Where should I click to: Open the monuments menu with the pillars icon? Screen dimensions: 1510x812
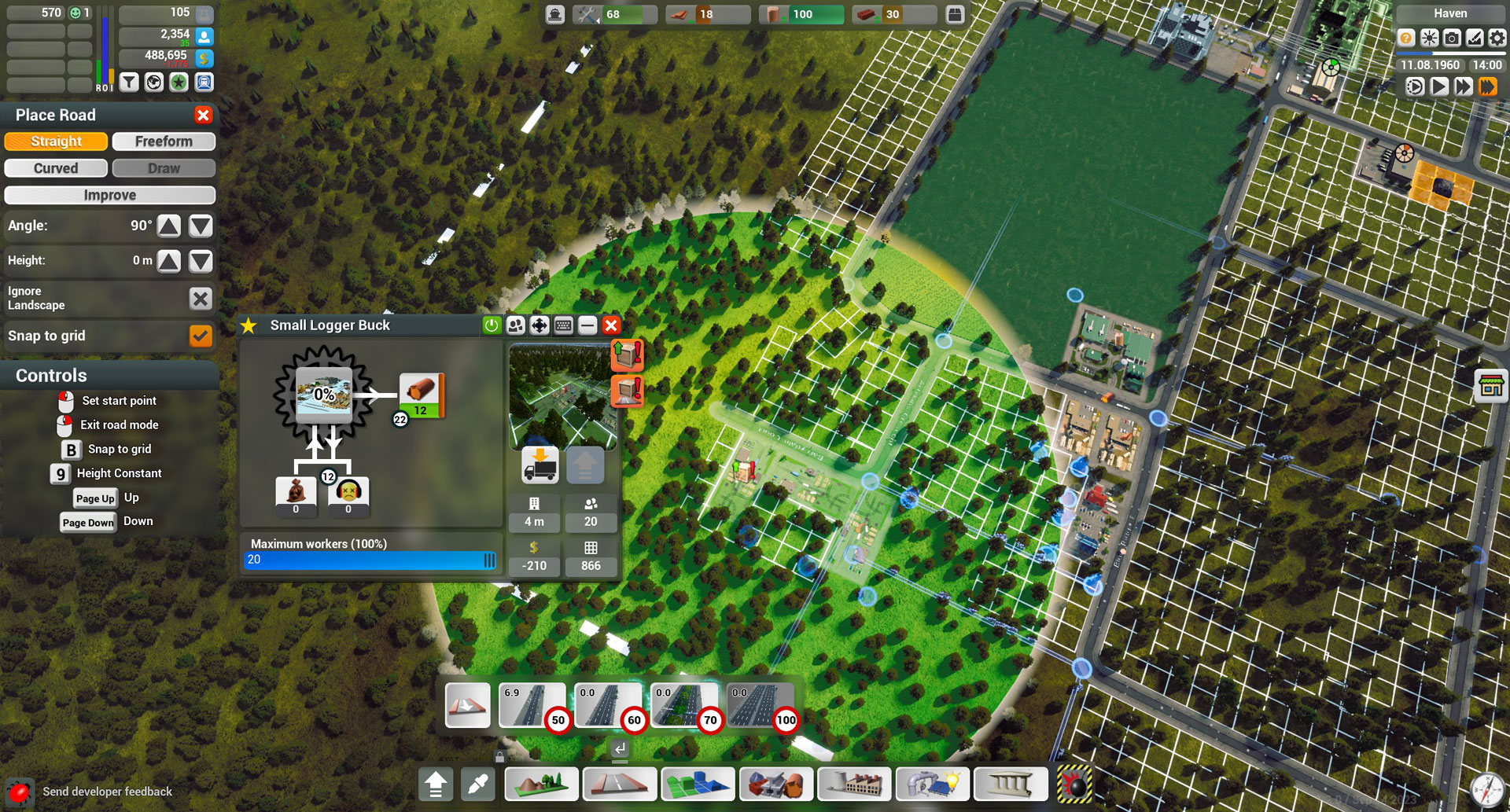coord(1011,784)
